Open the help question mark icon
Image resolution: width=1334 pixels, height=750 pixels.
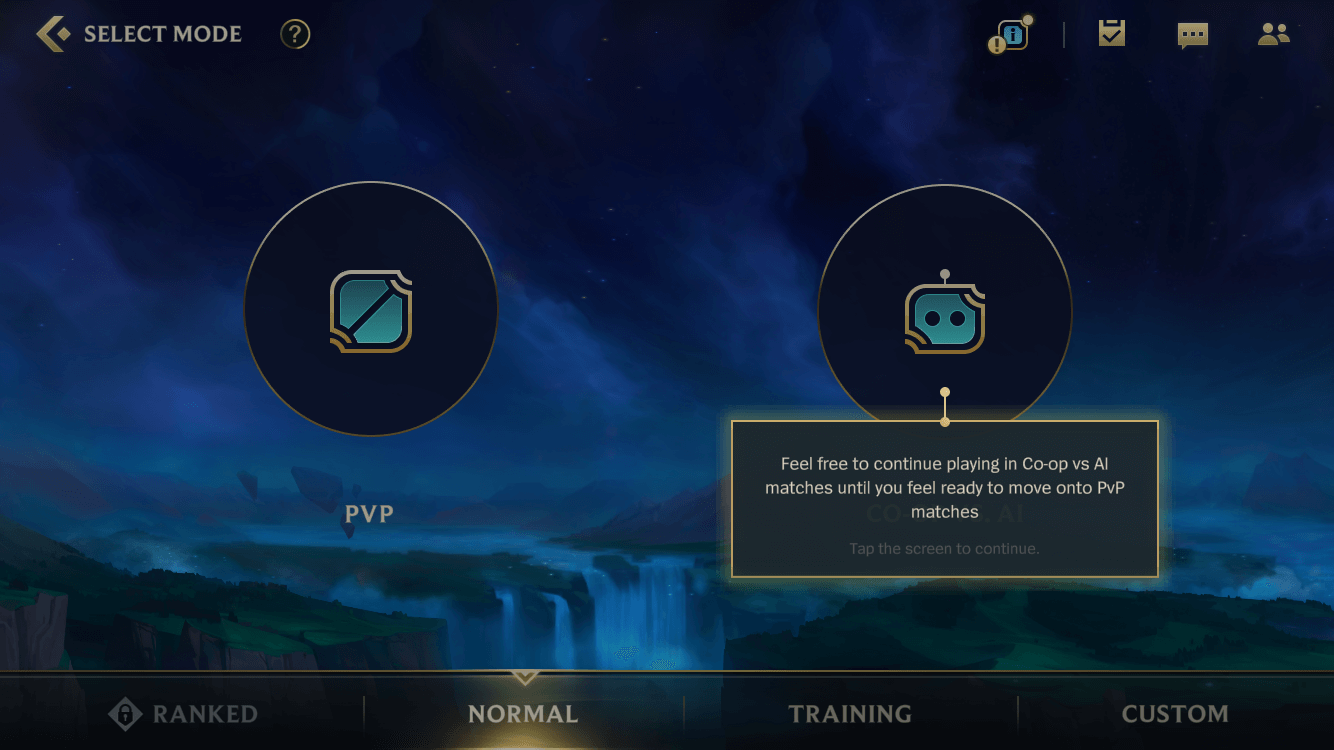click(x=294, y=33)
